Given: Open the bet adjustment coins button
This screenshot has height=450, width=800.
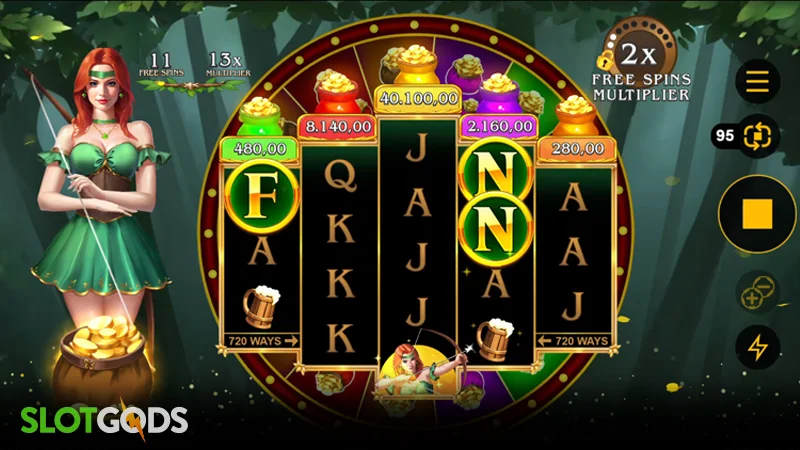Looking at the screenshot, I should pyautogui.click(x=757, y=294).
